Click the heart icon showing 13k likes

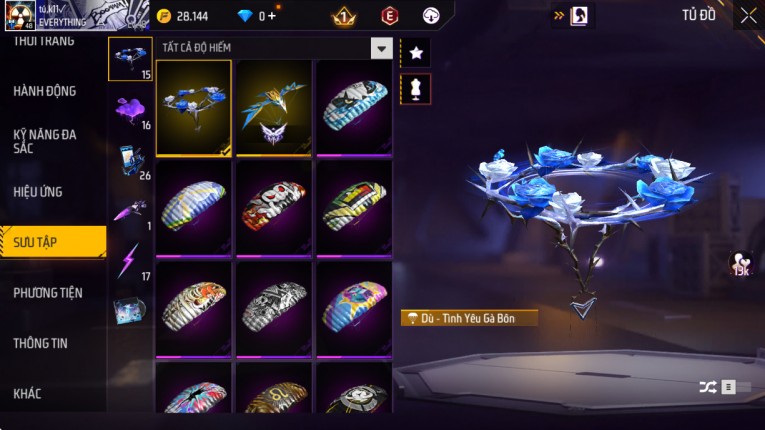coord(741,263)
